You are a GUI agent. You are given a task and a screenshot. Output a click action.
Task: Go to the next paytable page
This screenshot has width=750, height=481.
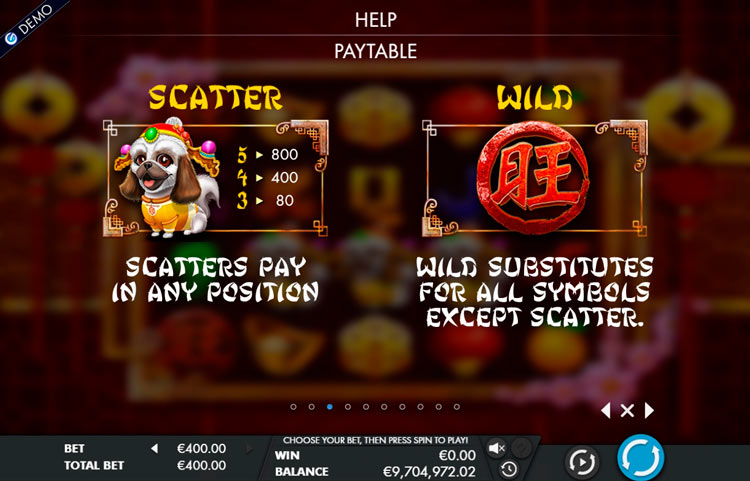pyautogui.click(x=649, y=410)
